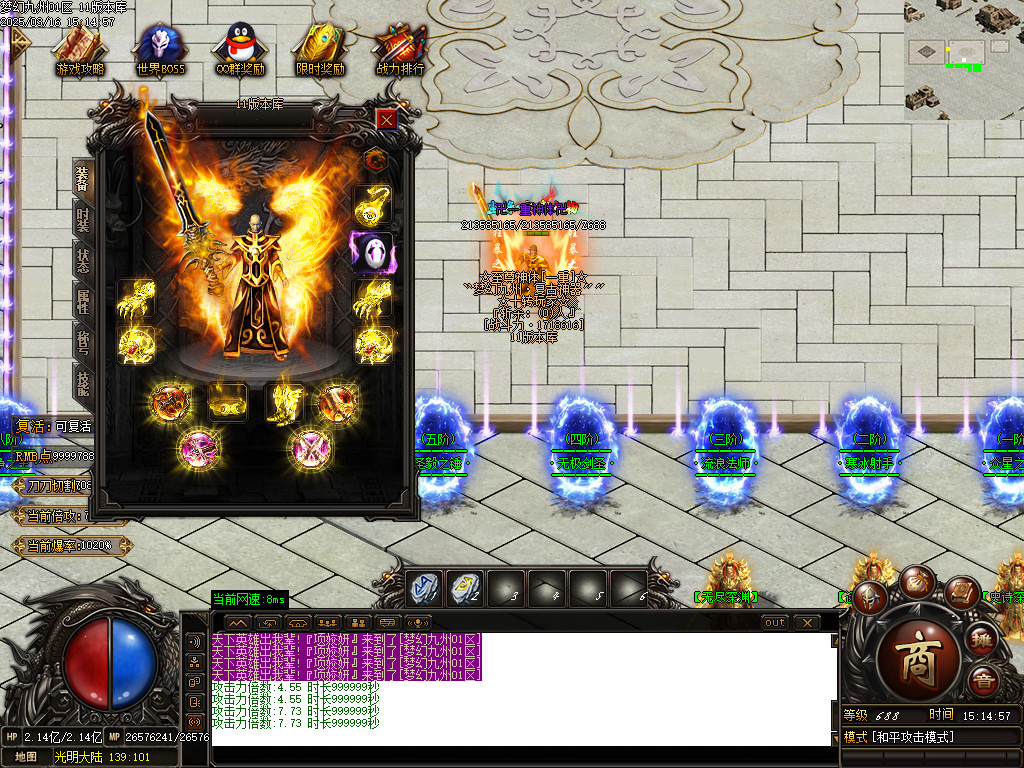Viewport: 1024px width, 768px height.
Task: Open the 世界BOSS icon
Action: pos(160,48)
